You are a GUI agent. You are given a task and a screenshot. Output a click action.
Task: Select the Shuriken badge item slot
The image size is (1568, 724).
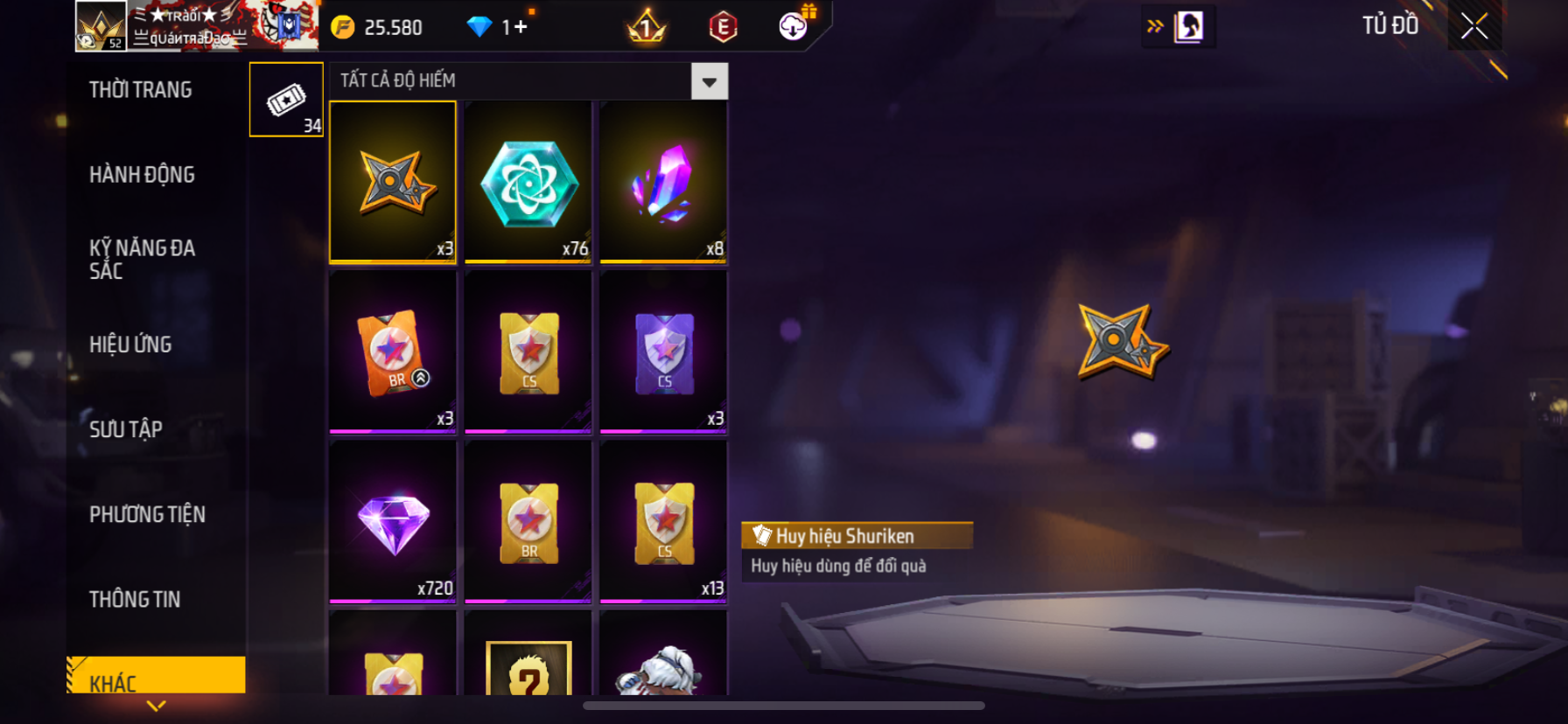[393, 182]
